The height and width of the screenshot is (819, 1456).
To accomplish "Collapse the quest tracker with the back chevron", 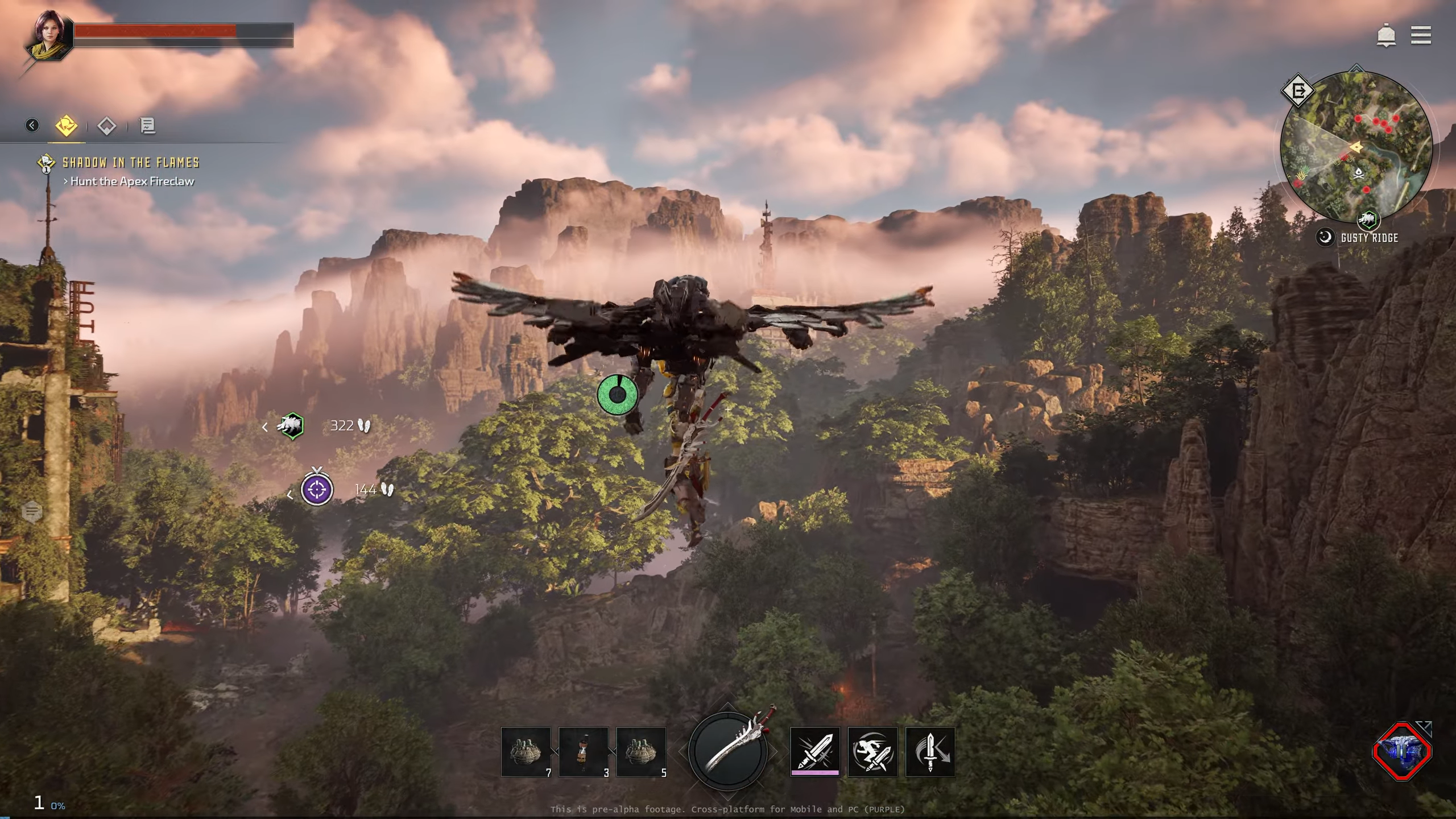I will [x=32, y=126].
